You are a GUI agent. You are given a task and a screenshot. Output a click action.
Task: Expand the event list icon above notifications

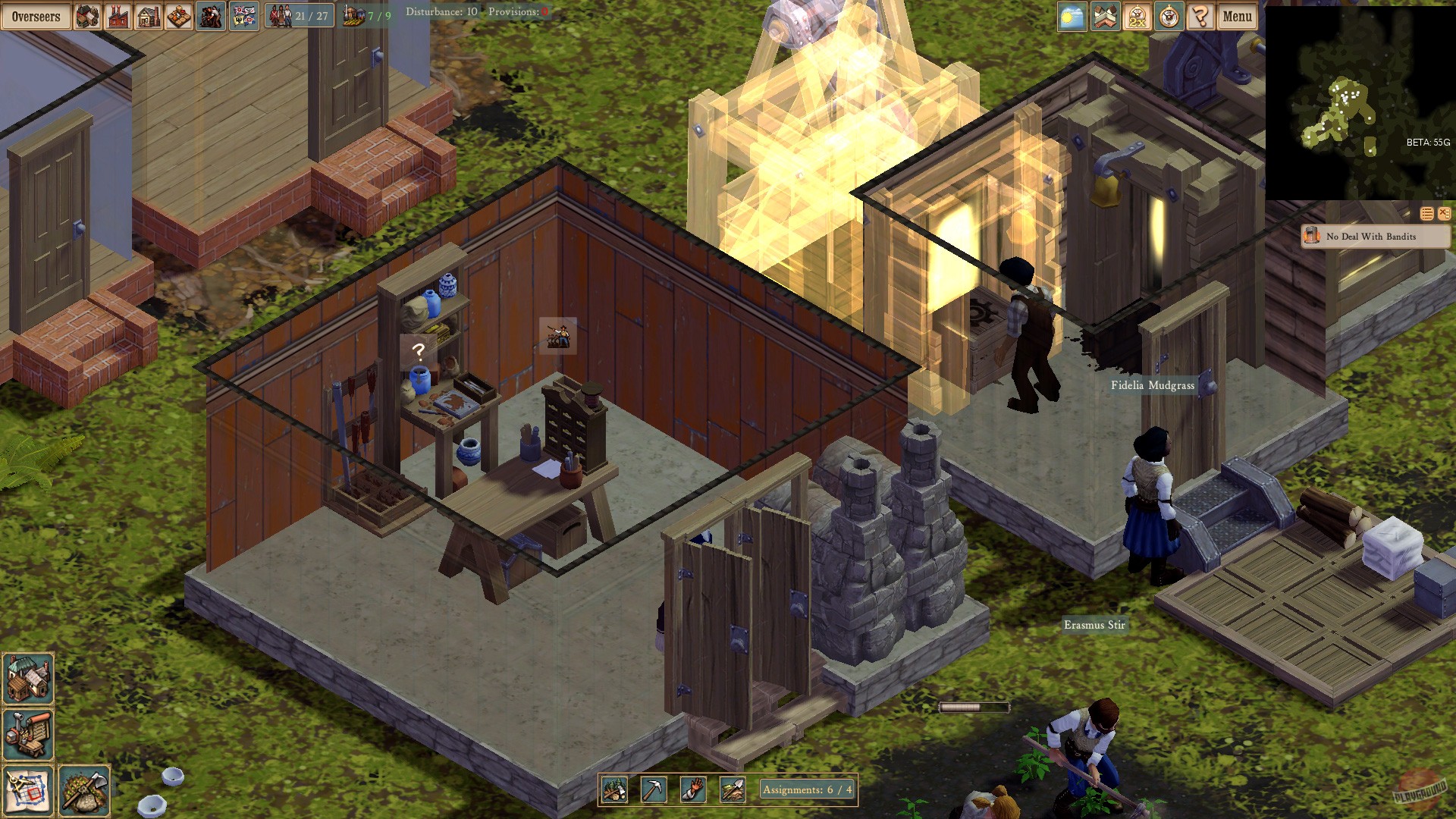[1426, 213]
